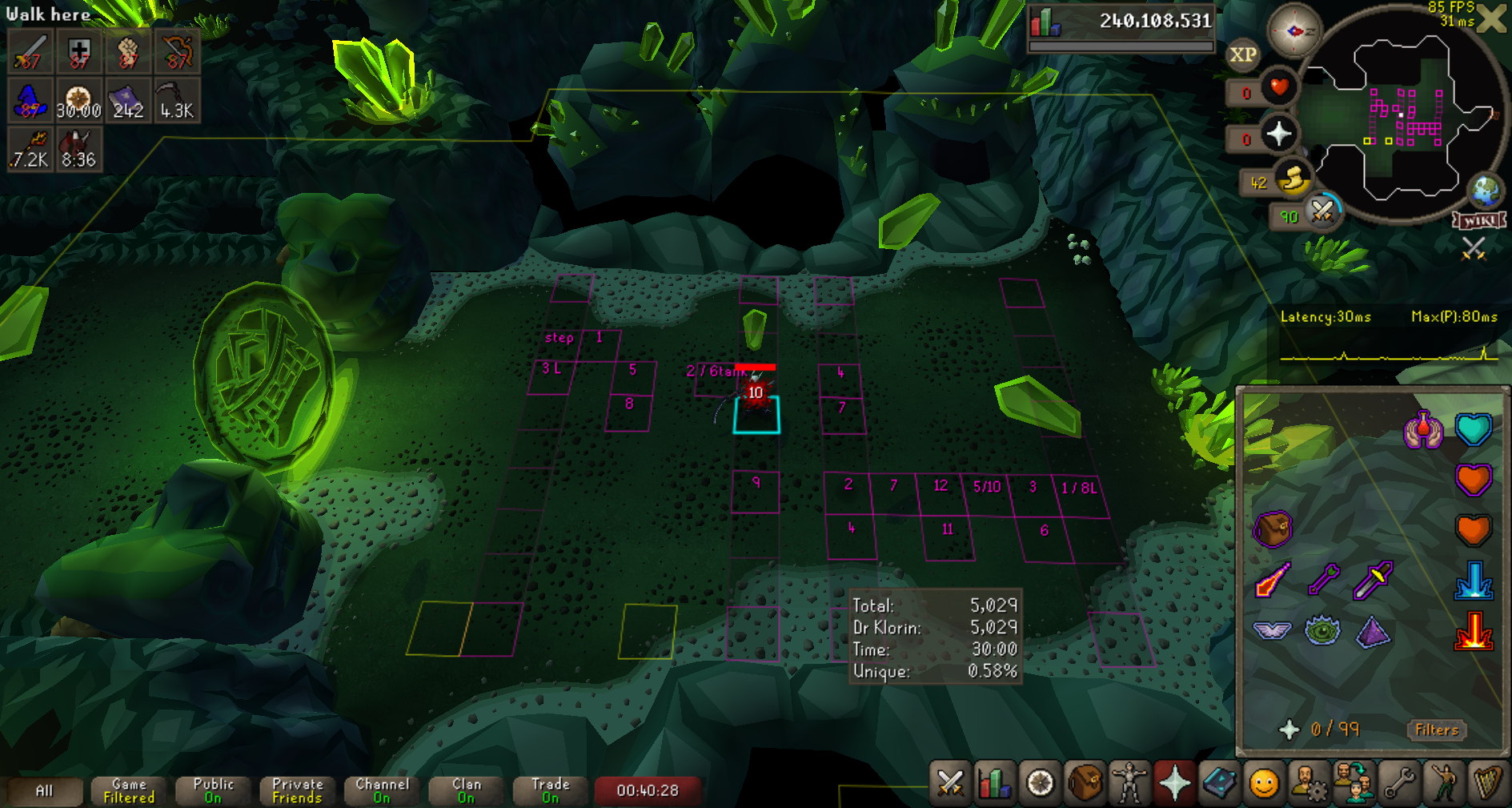Image resolution: width=1512 pixels, height=808 pixels.
Task: Activate the special attack orb
Action: [1322, 211]
